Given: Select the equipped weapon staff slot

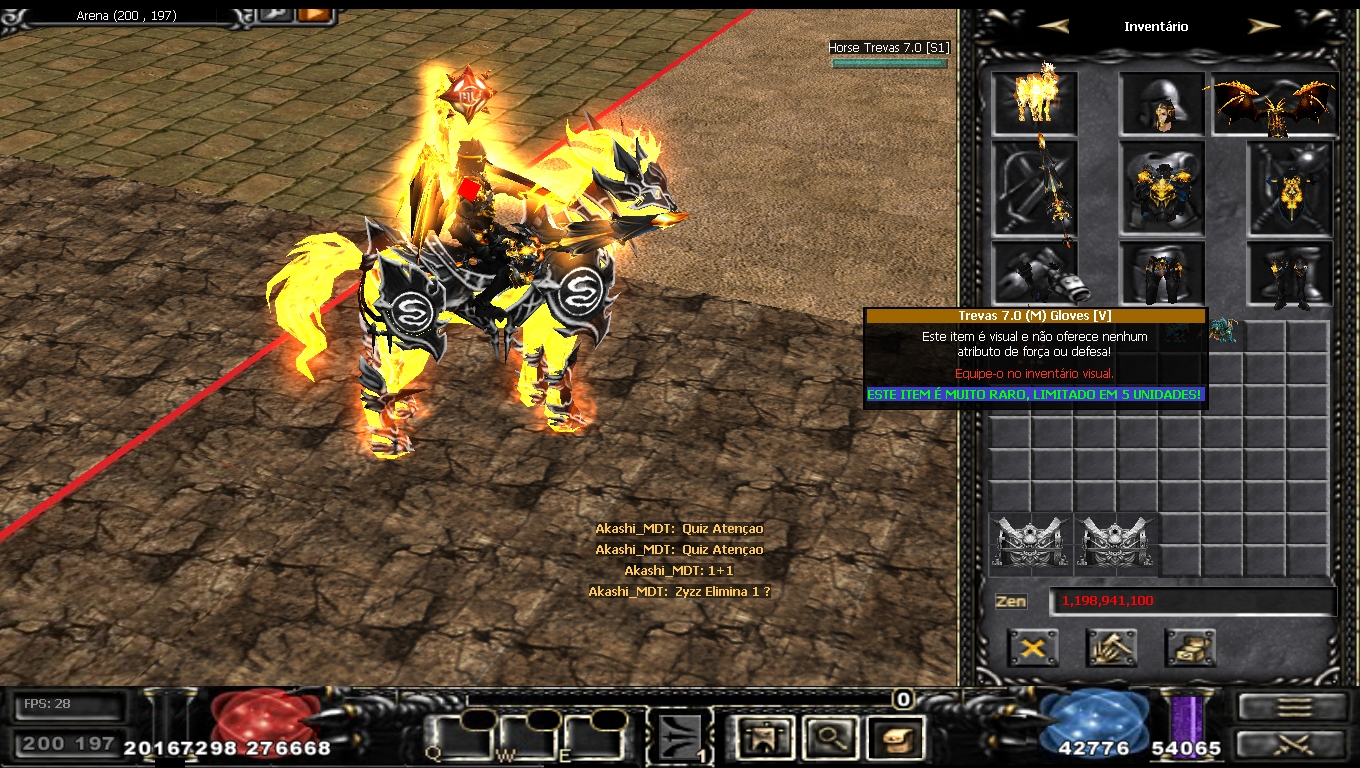Looking at the screenshot, I should click(x=1035, y=188).
